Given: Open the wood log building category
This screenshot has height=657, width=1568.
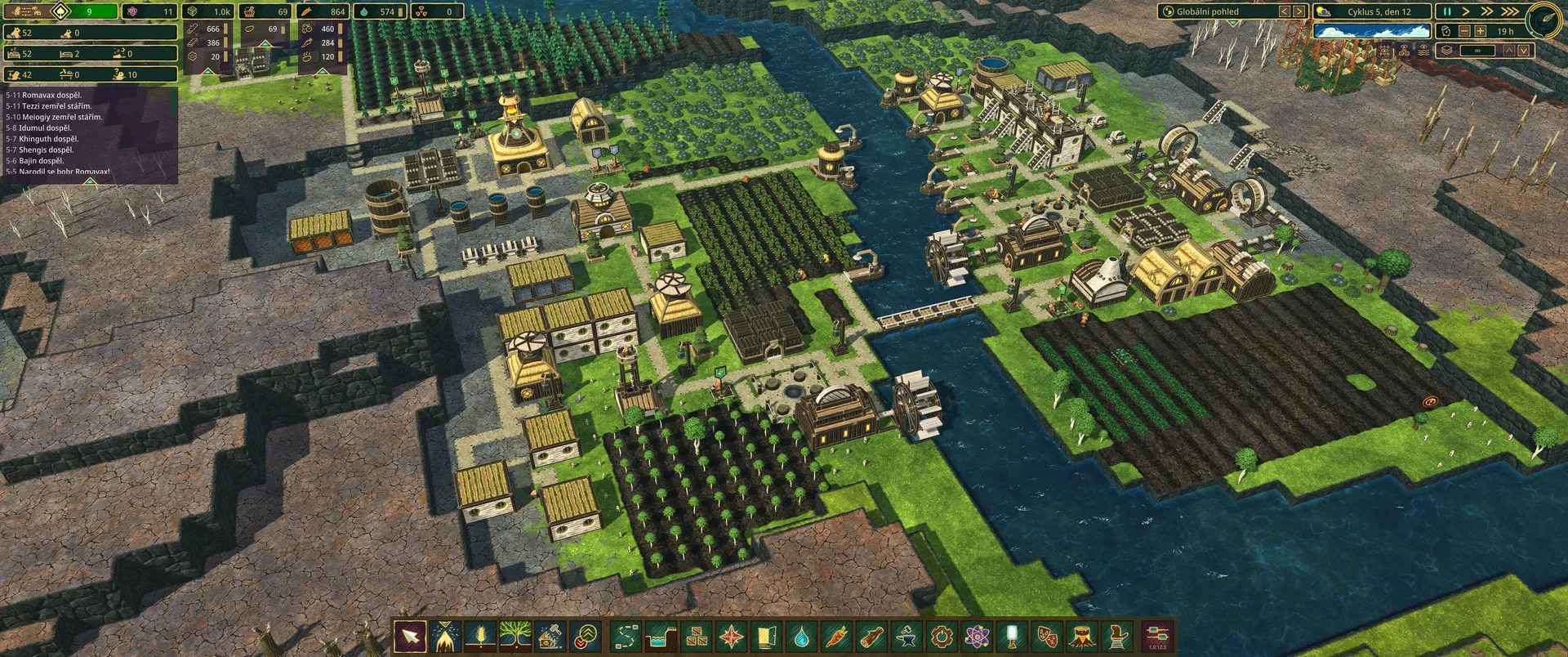Looking at the screenshot, I should point(872,636).
